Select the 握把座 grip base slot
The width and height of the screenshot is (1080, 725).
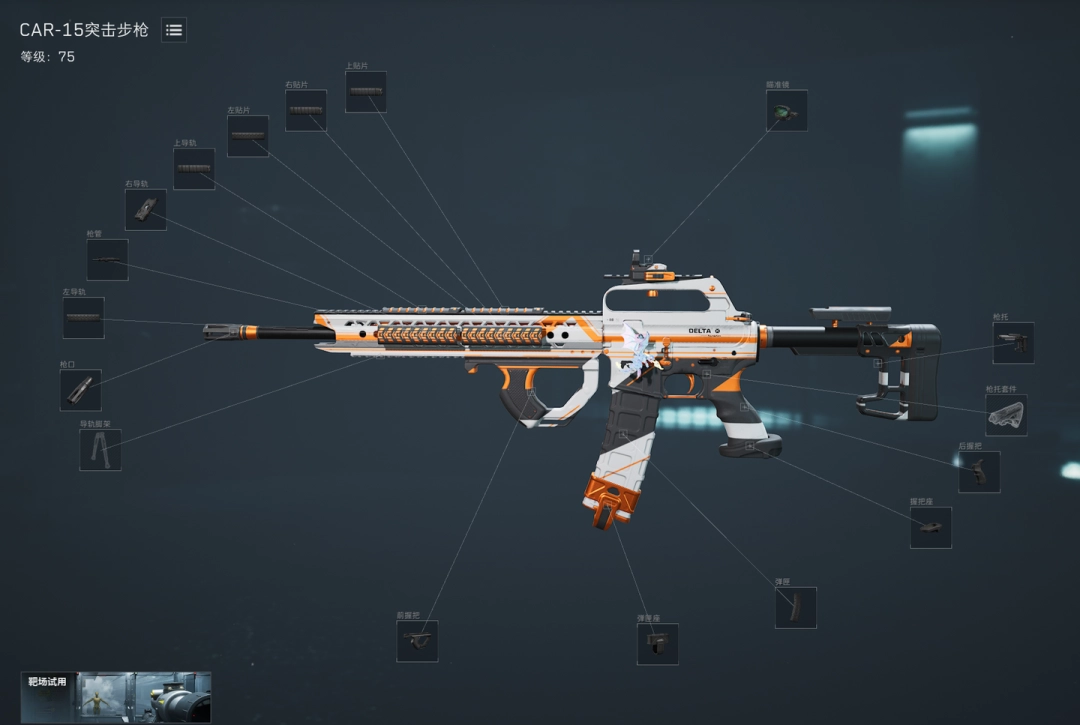[931, 527]
